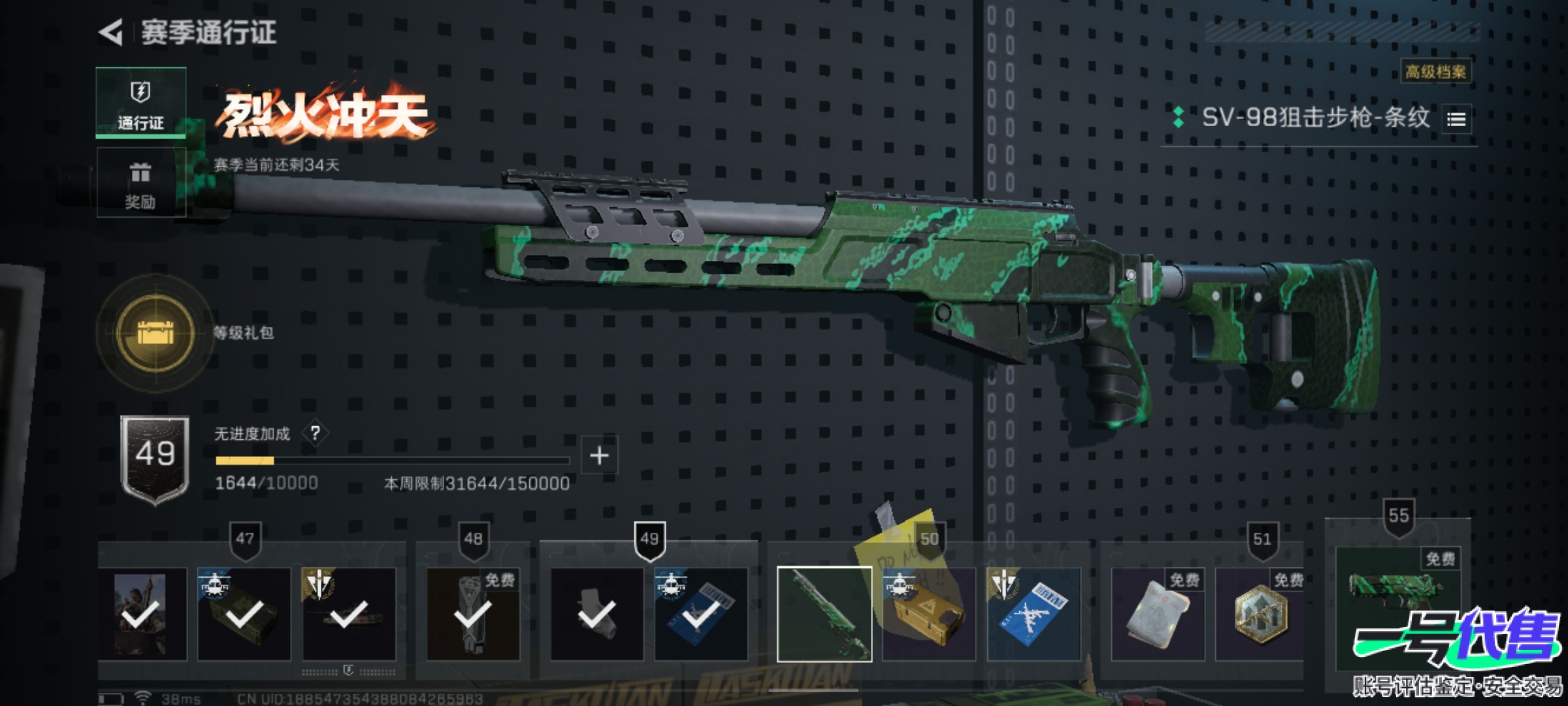1568x706 pixels.
Task: Open the 等级礼包 level gift pack
Action: coord(155,333)
